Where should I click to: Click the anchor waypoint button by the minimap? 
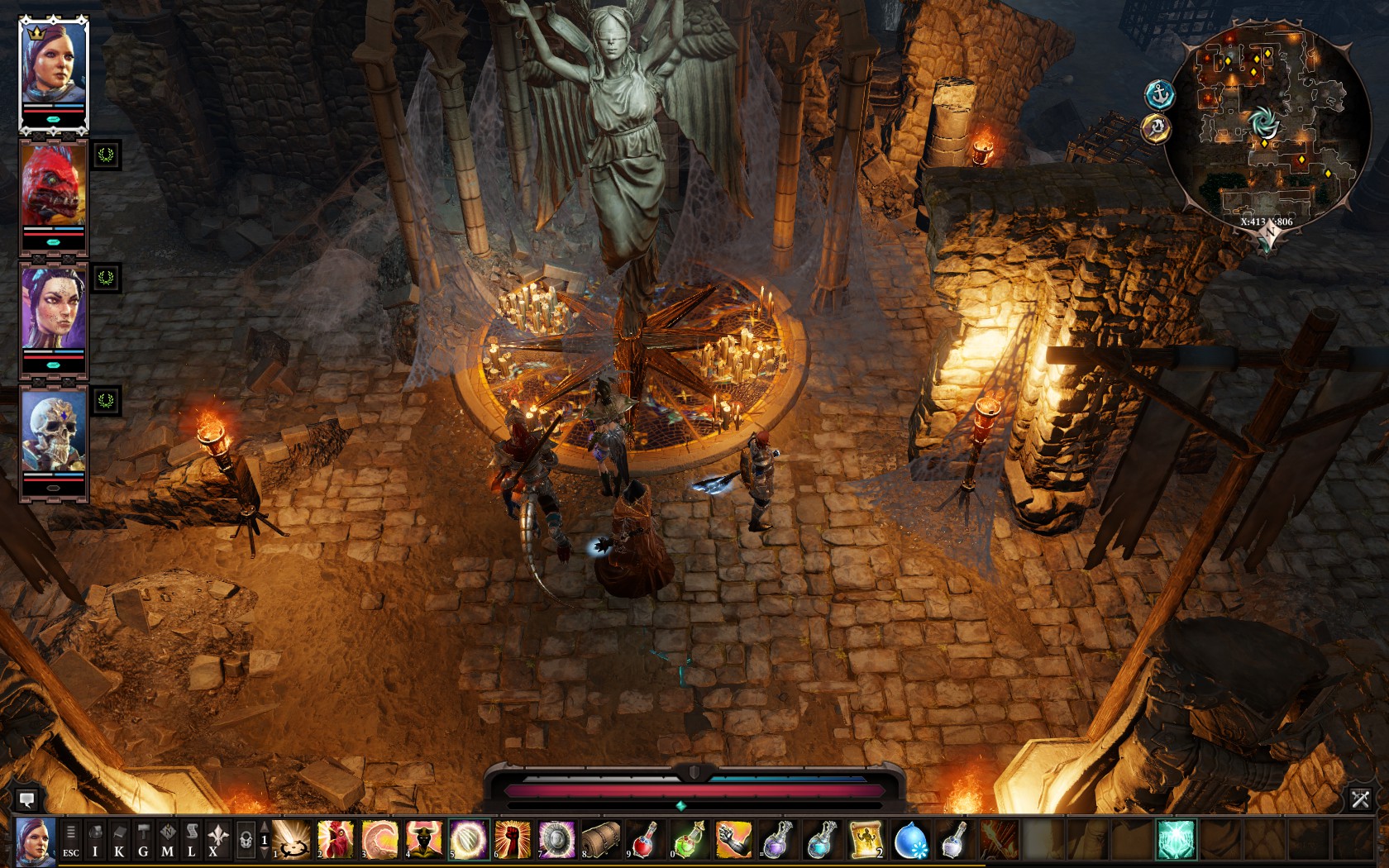(x=1159, y=94)
